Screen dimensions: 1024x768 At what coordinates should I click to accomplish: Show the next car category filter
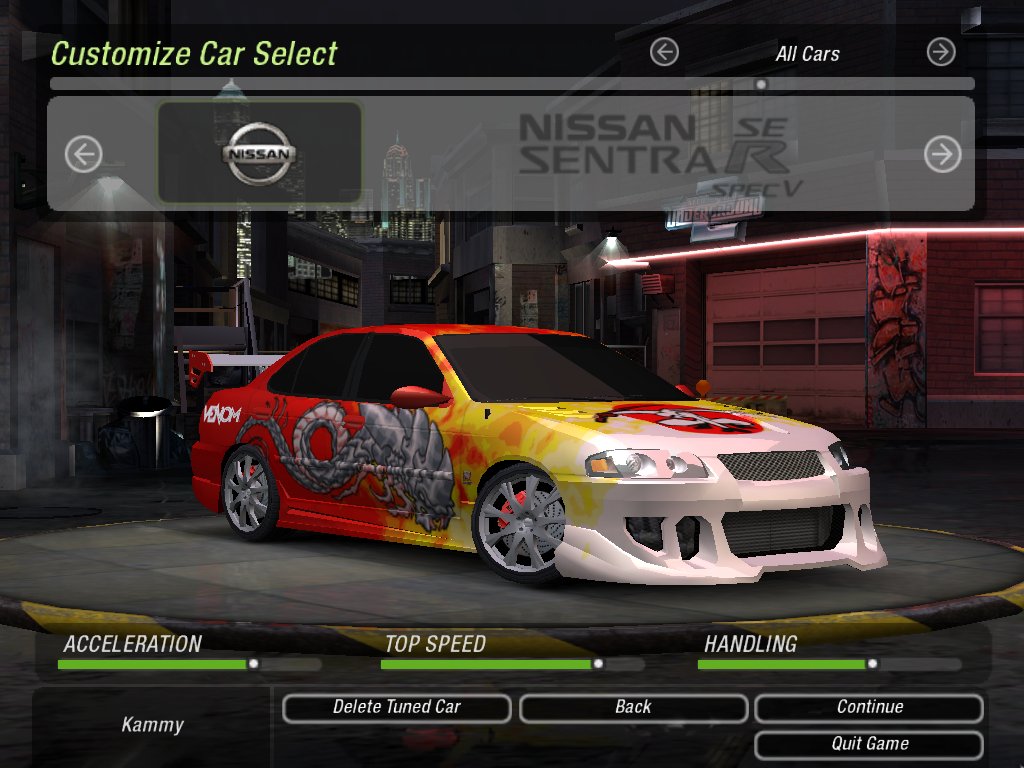941,52
